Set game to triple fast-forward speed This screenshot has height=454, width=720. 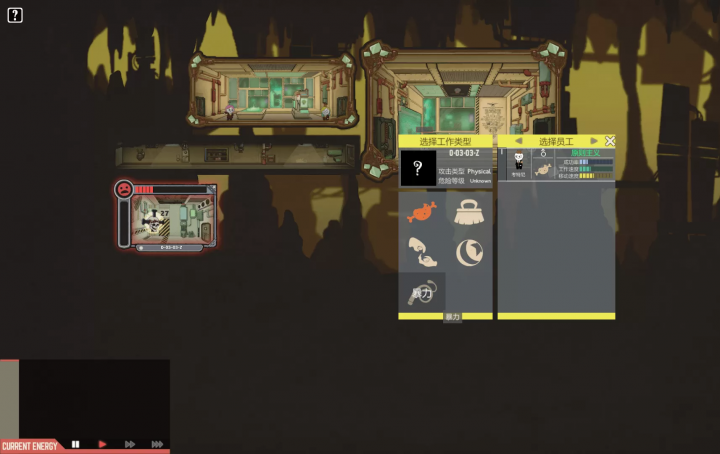tap(157, 444)
